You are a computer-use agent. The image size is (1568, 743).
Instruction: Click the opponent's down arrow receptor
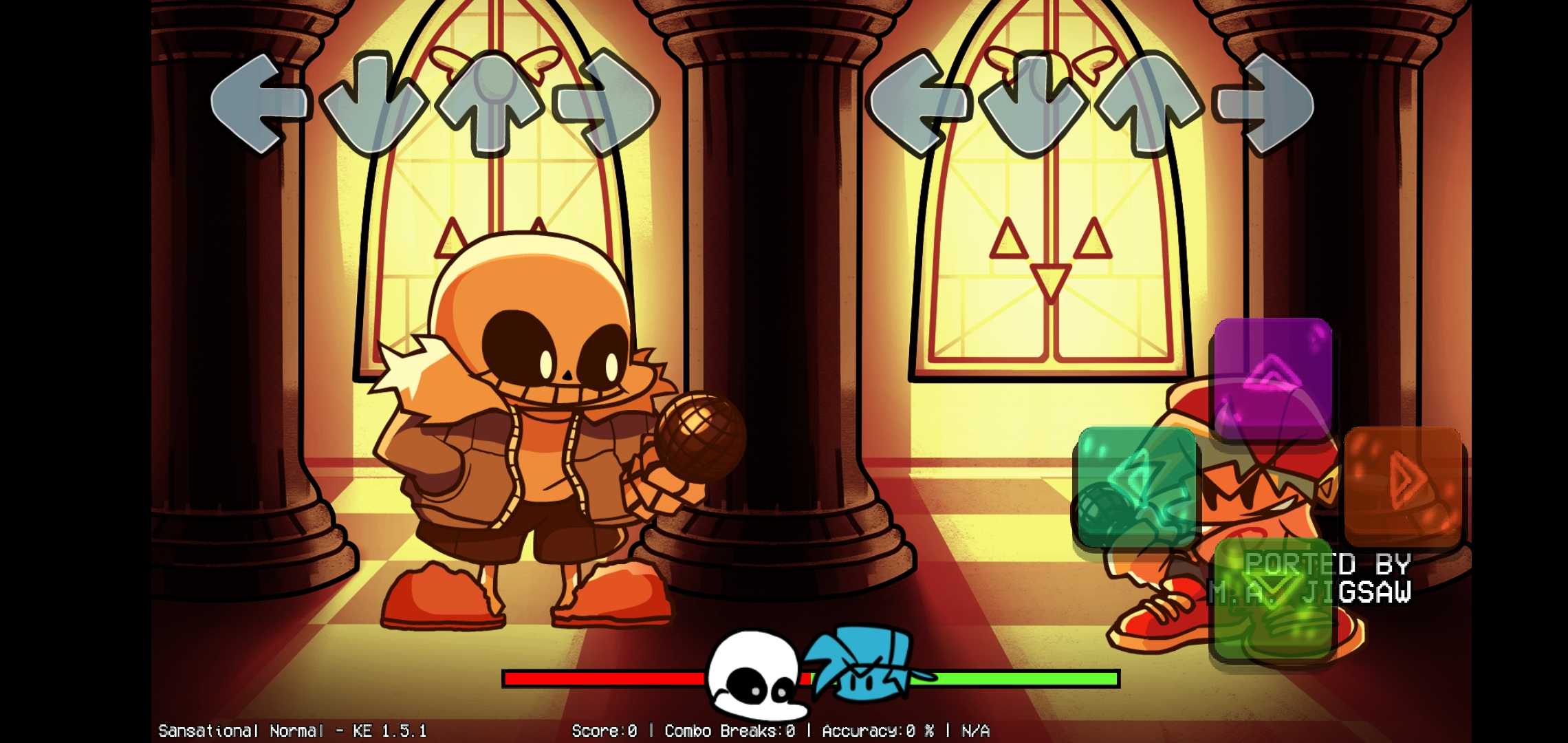point(375,103)
